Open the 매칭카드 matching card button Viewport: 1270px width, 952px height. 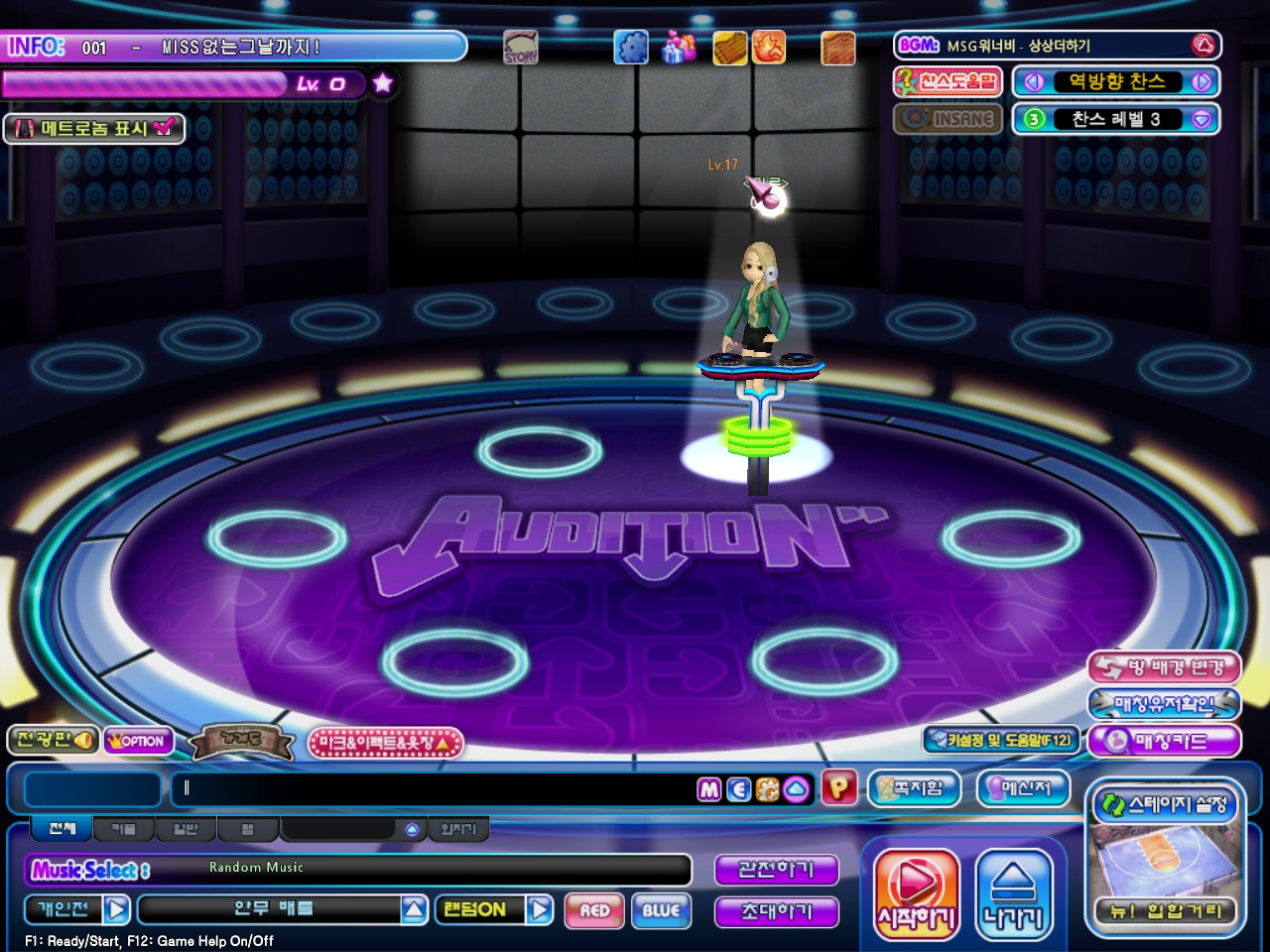(x=1165, y=741)
